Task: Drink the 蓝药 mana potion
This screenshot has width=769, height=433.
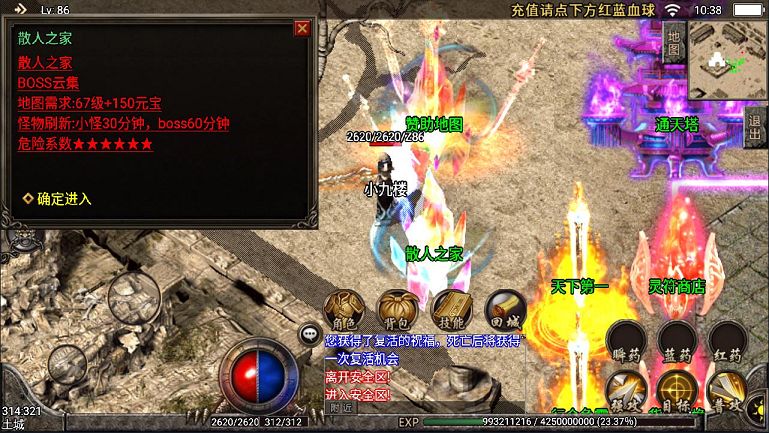Action: (677, 341)
